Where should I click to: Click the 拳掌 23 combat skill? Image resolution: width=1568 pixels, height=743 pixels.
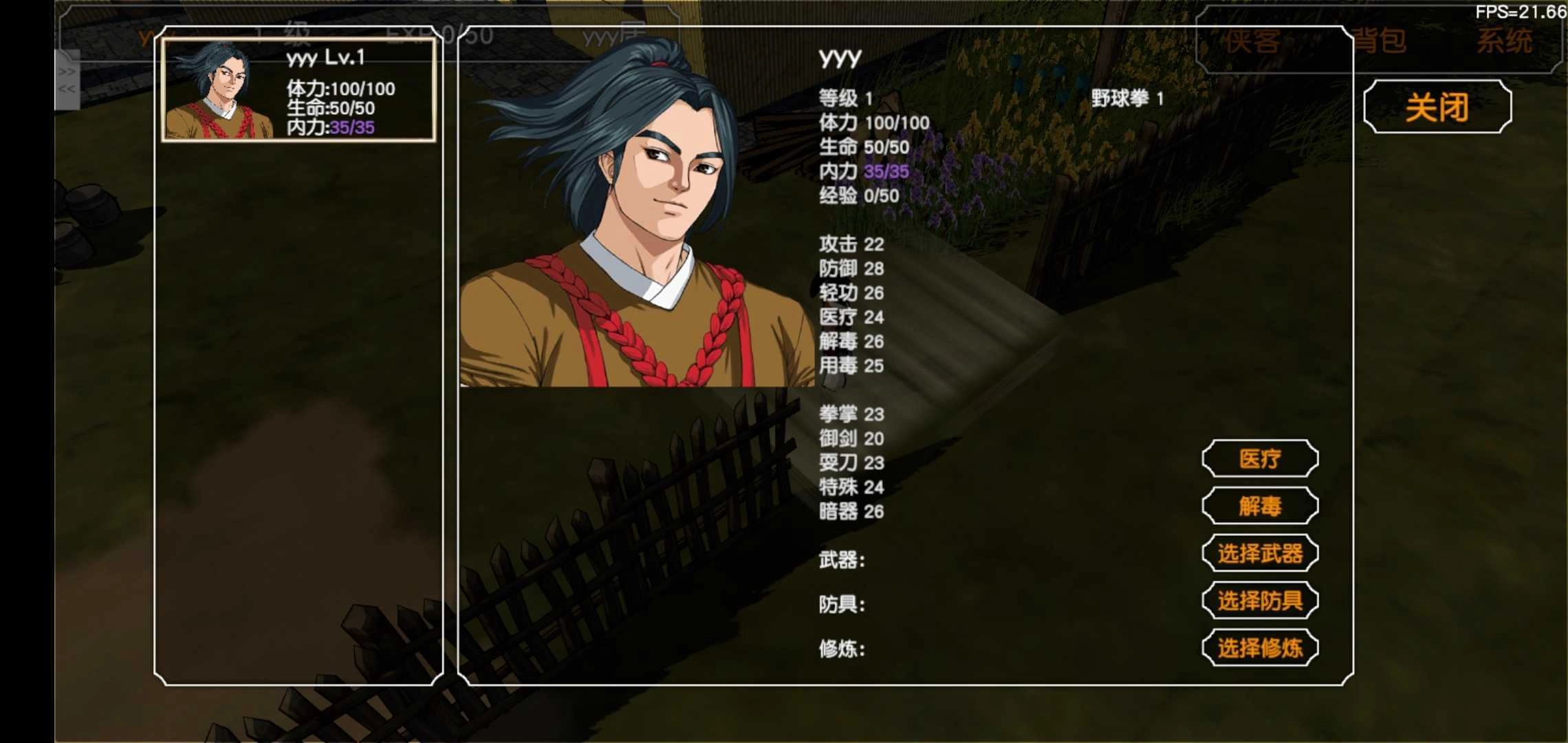point(849,415)
